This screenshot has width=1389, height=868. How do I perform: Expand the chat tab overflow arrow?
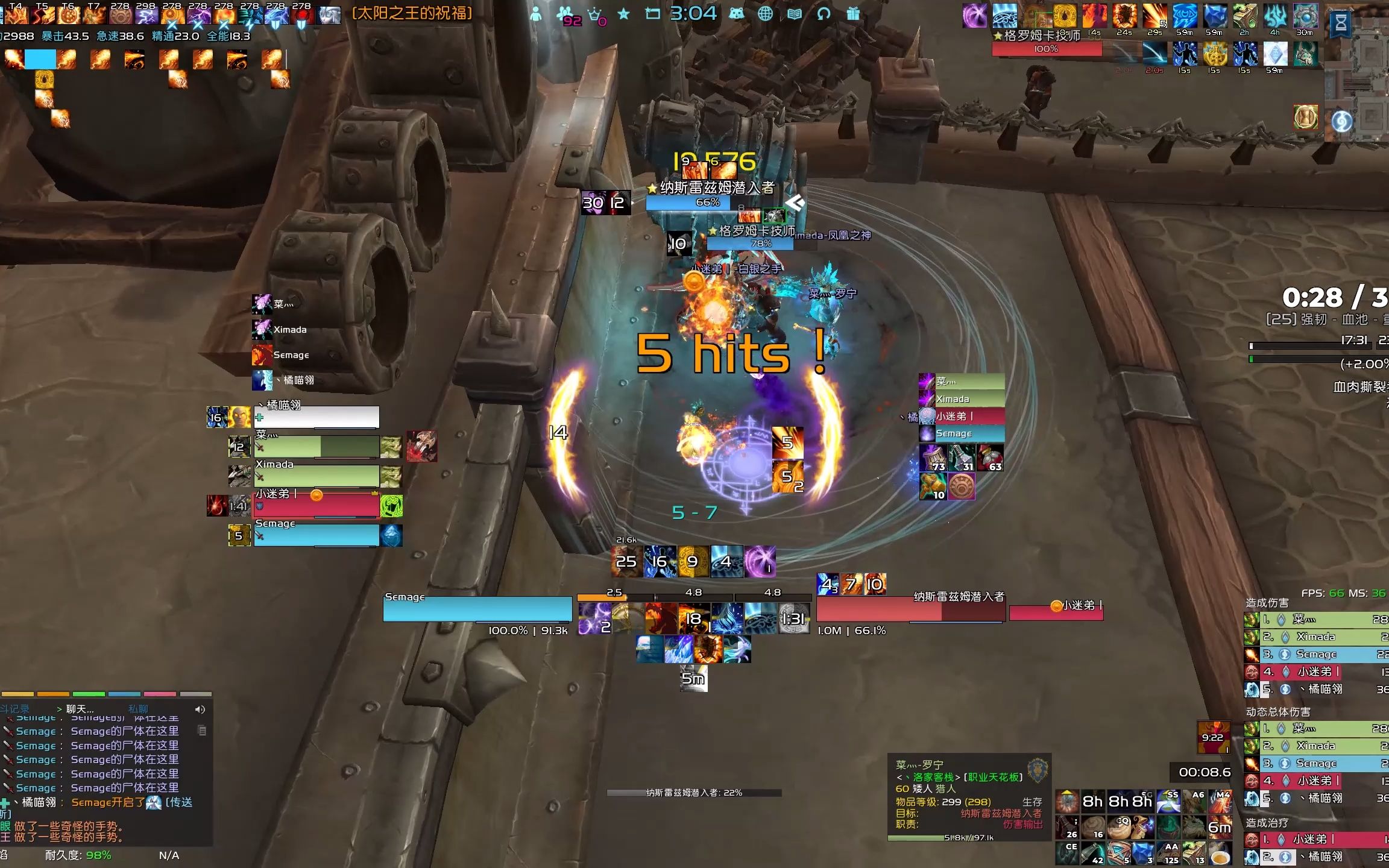(59, 709)
